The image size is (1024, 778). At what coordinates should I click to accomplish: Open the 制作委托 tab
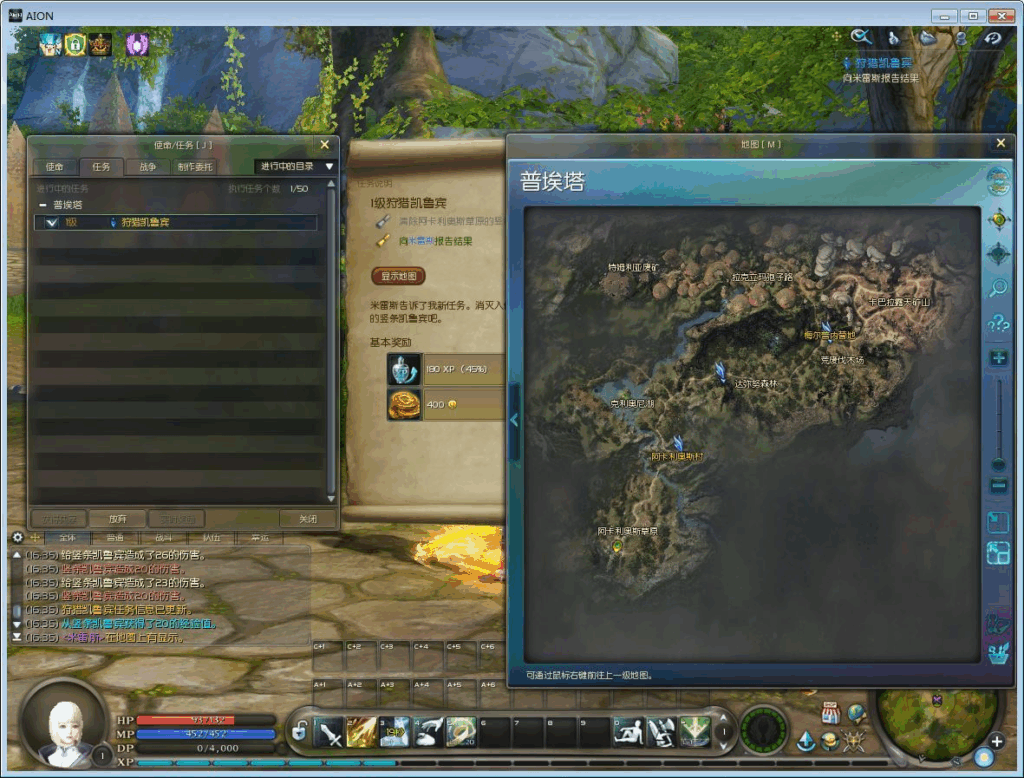195,166
